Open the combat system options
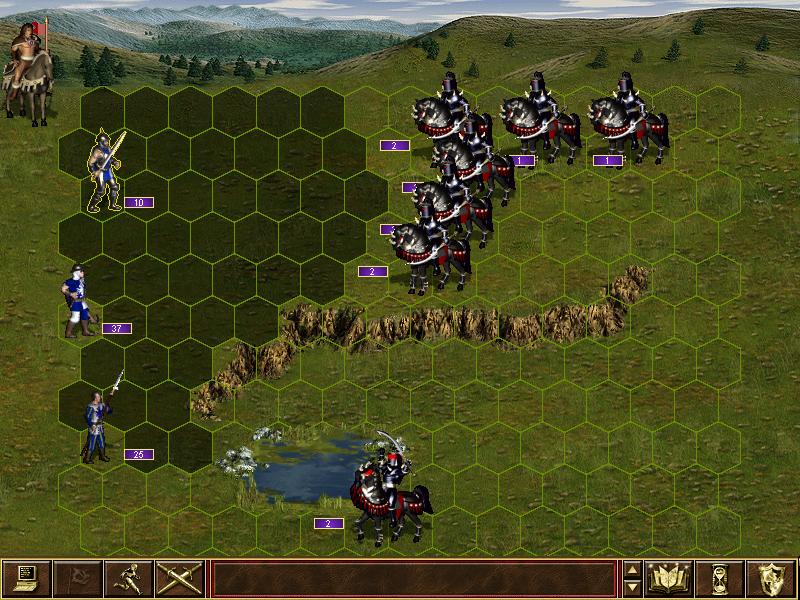This screenshot has width=800, height=600. click(x=26, y=578)
